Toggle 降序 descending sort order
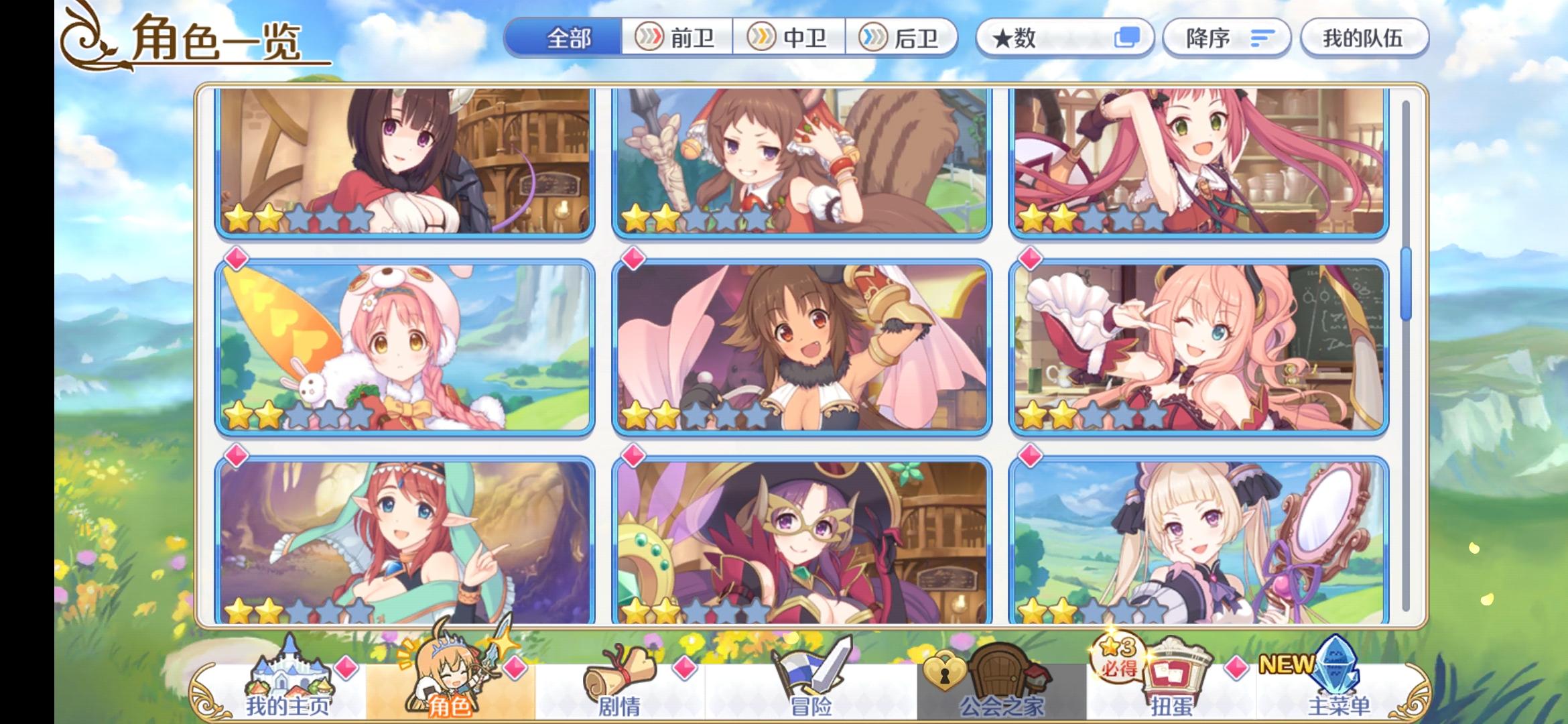This screenshot has width=1568, height=724. click(x=1226, y=39)
